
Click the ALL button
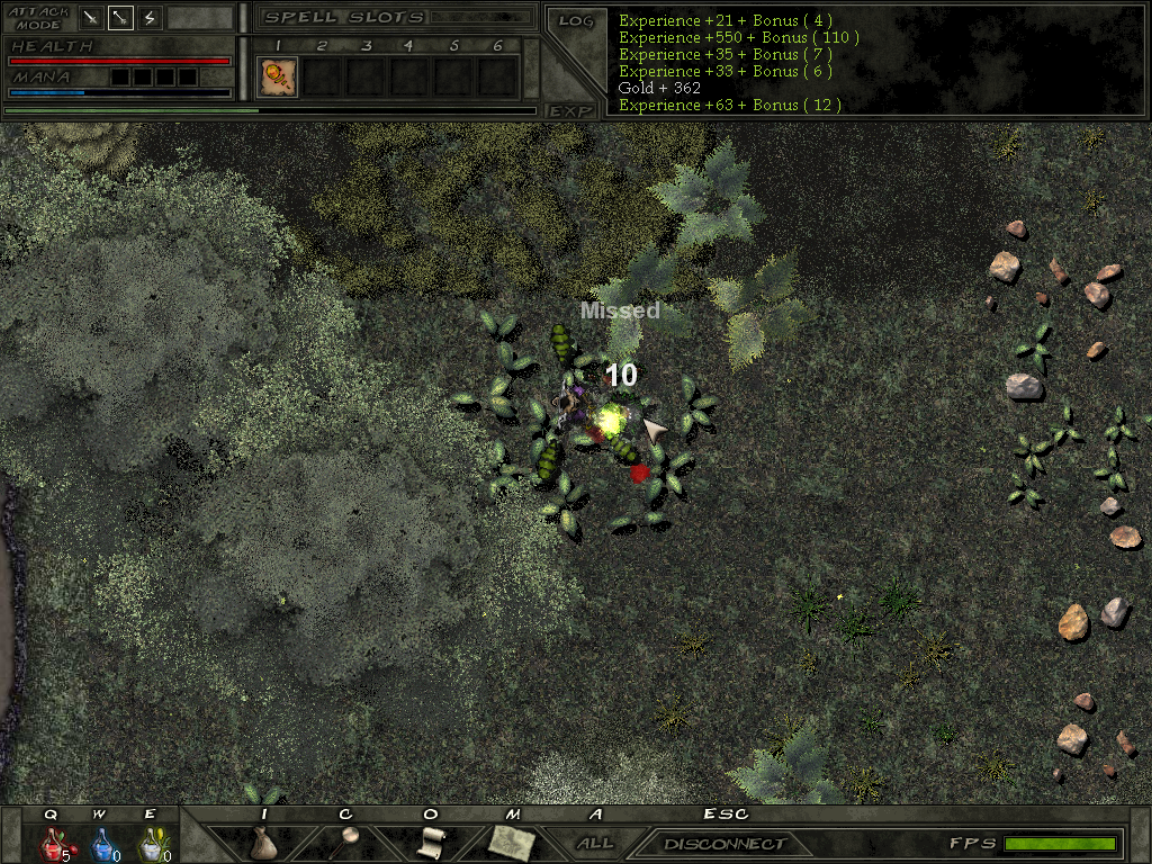(x=596, y=843)
